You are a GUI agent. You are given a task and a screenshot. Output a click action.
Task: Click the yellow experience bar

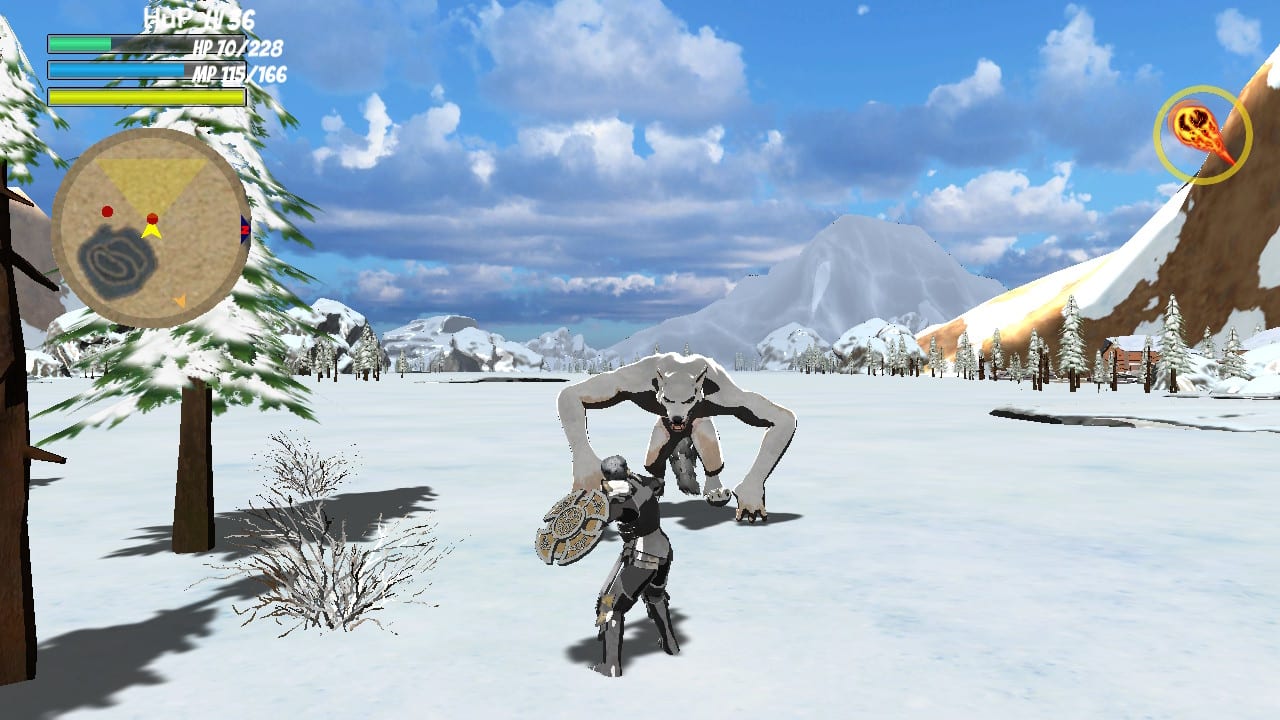coord(145,98)
